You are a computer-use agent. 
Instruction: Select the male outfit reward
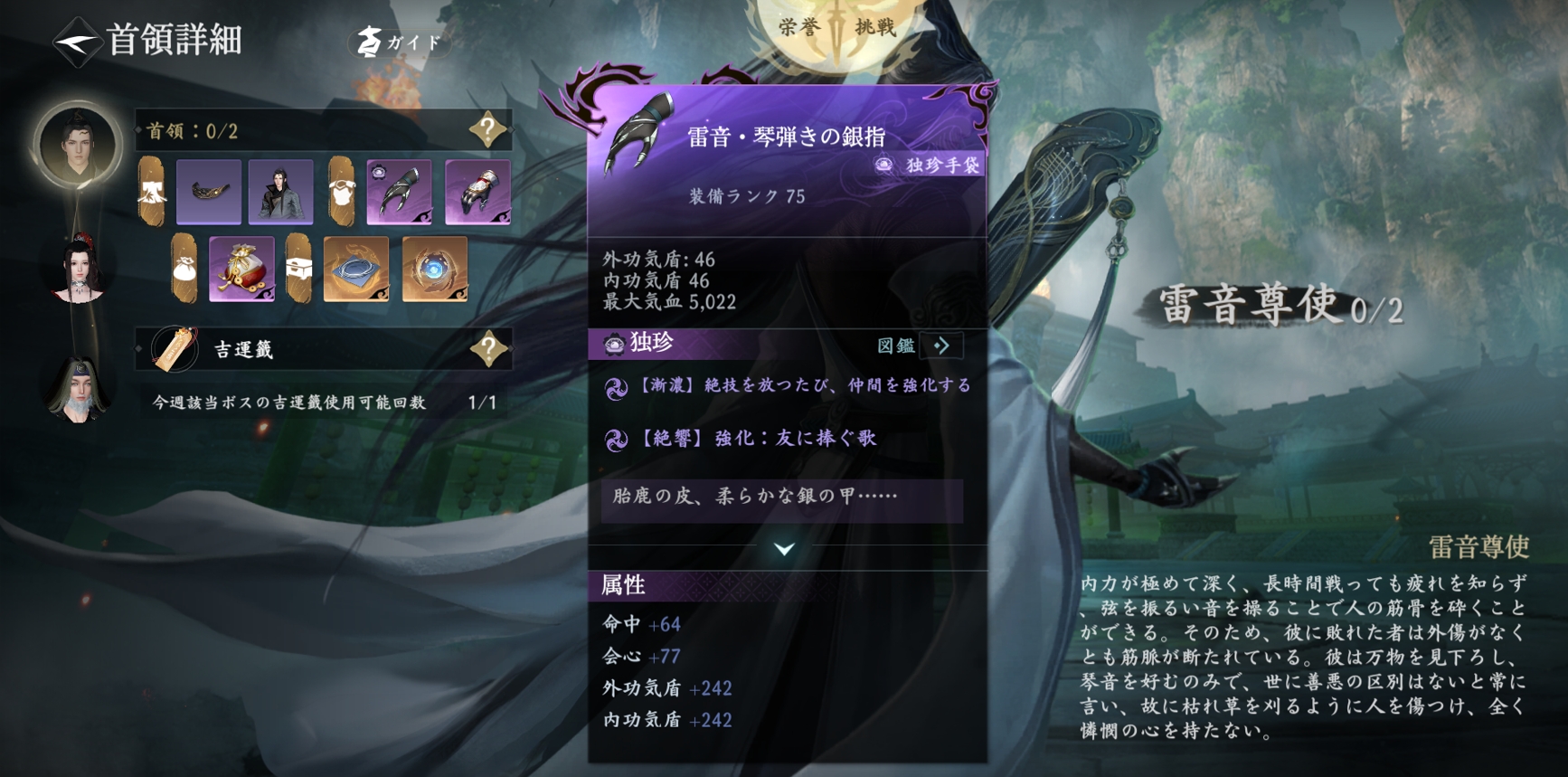tap(281, 192)
